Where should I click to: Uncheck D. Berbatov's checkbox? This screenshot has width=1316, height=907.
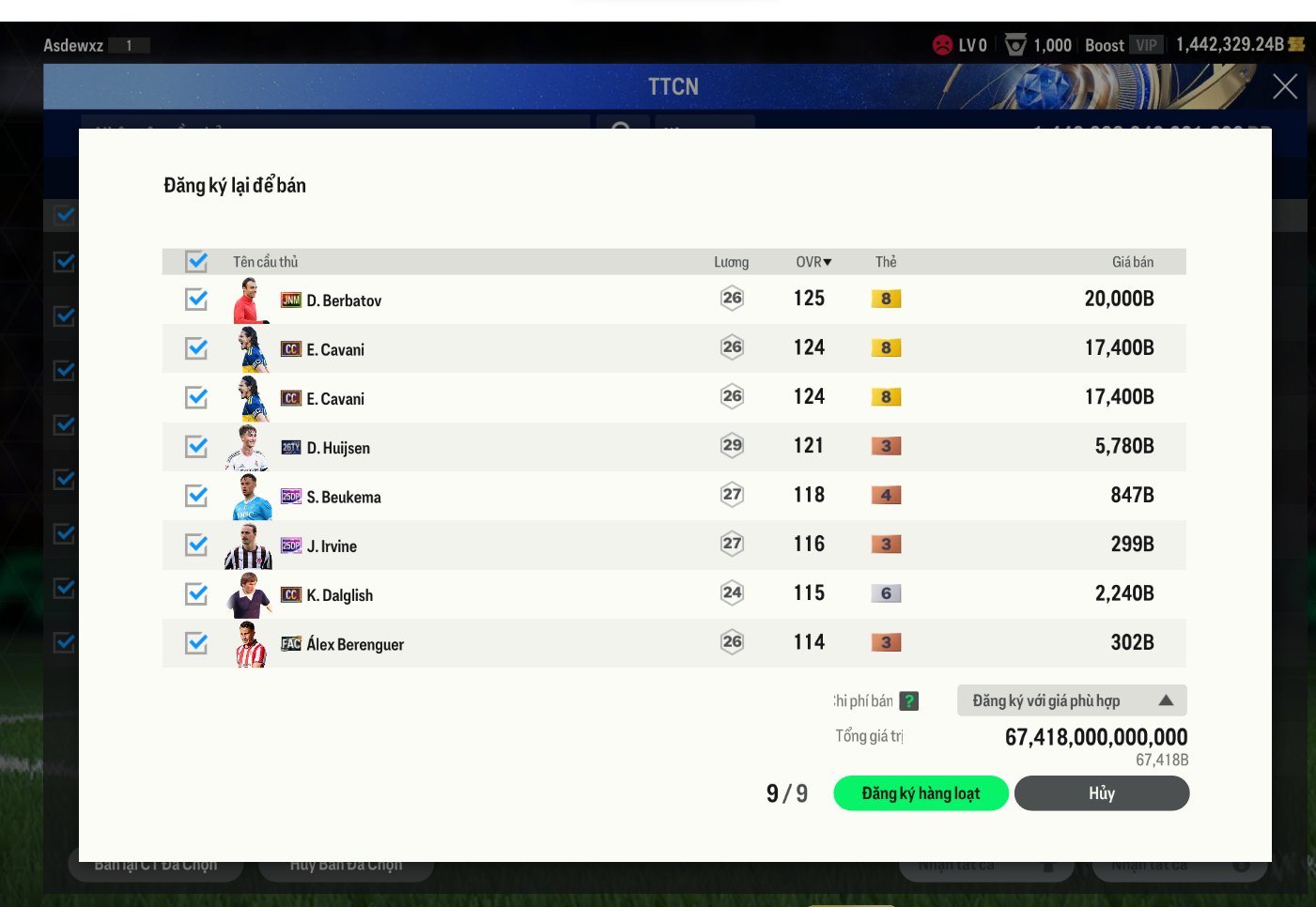196,300
